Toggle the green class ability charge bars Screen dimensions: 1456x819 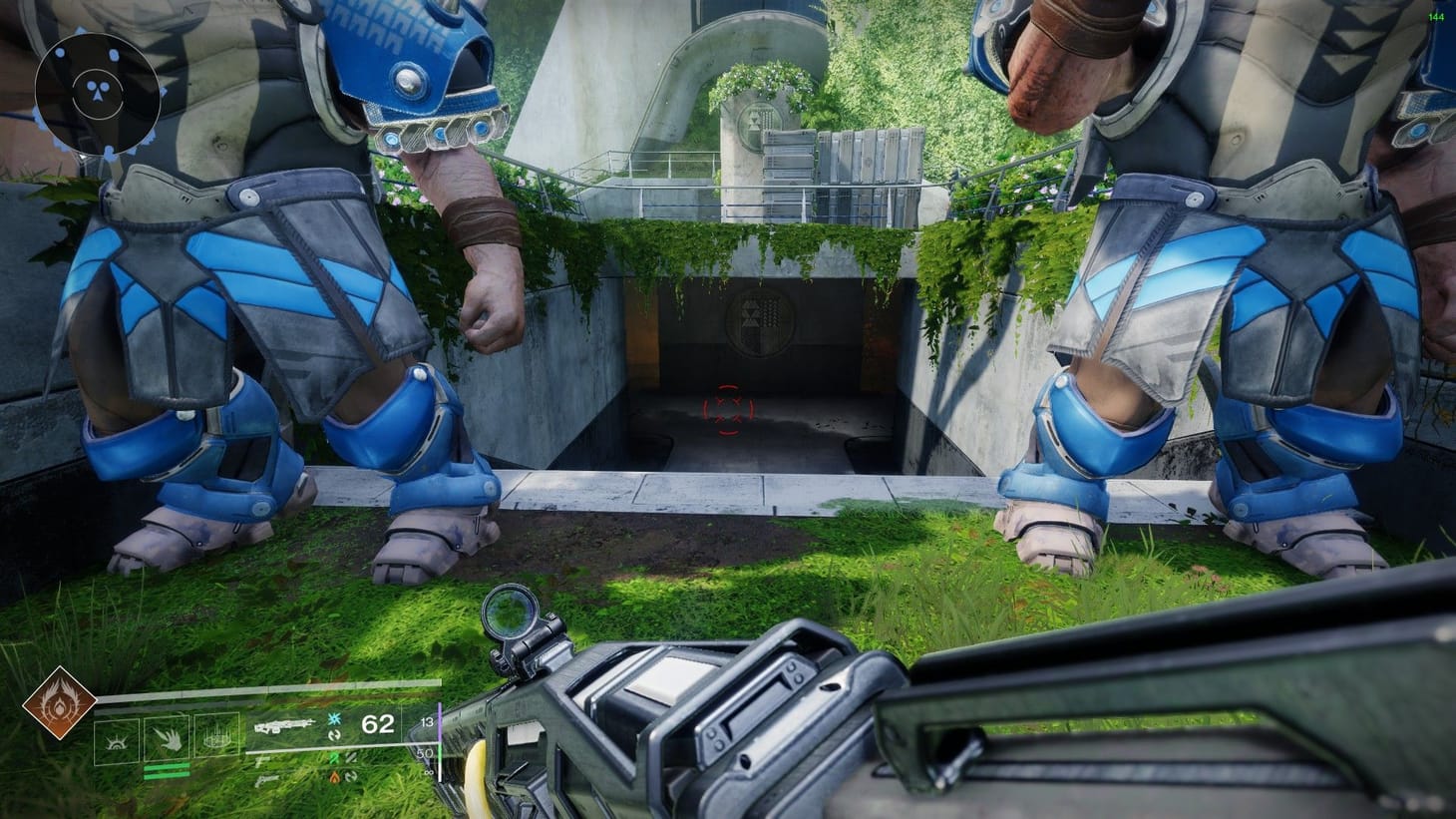tap(167, 770)
